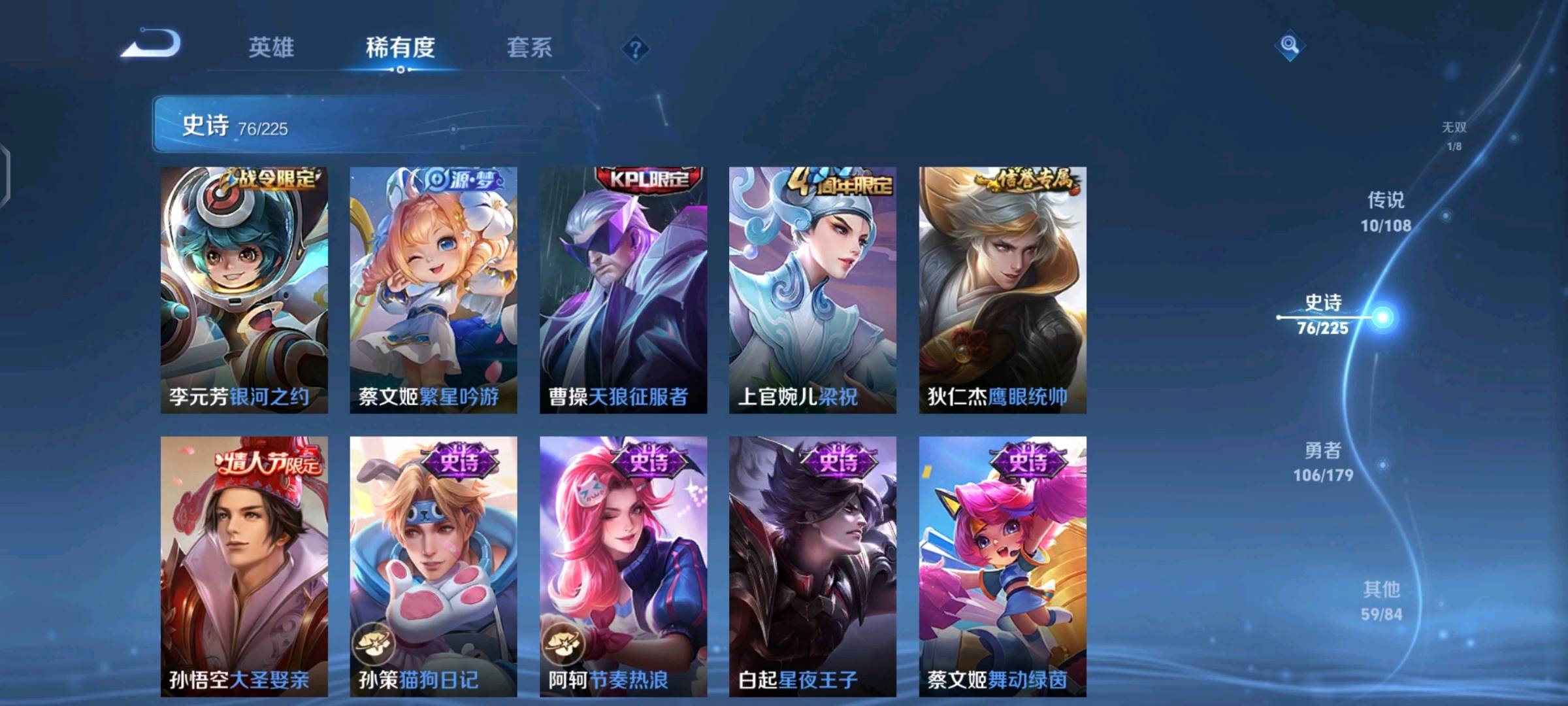This screenshot has width=1568, height=706.
Task: Open the magnifier search icon
Action: (x=1289, y=45)
